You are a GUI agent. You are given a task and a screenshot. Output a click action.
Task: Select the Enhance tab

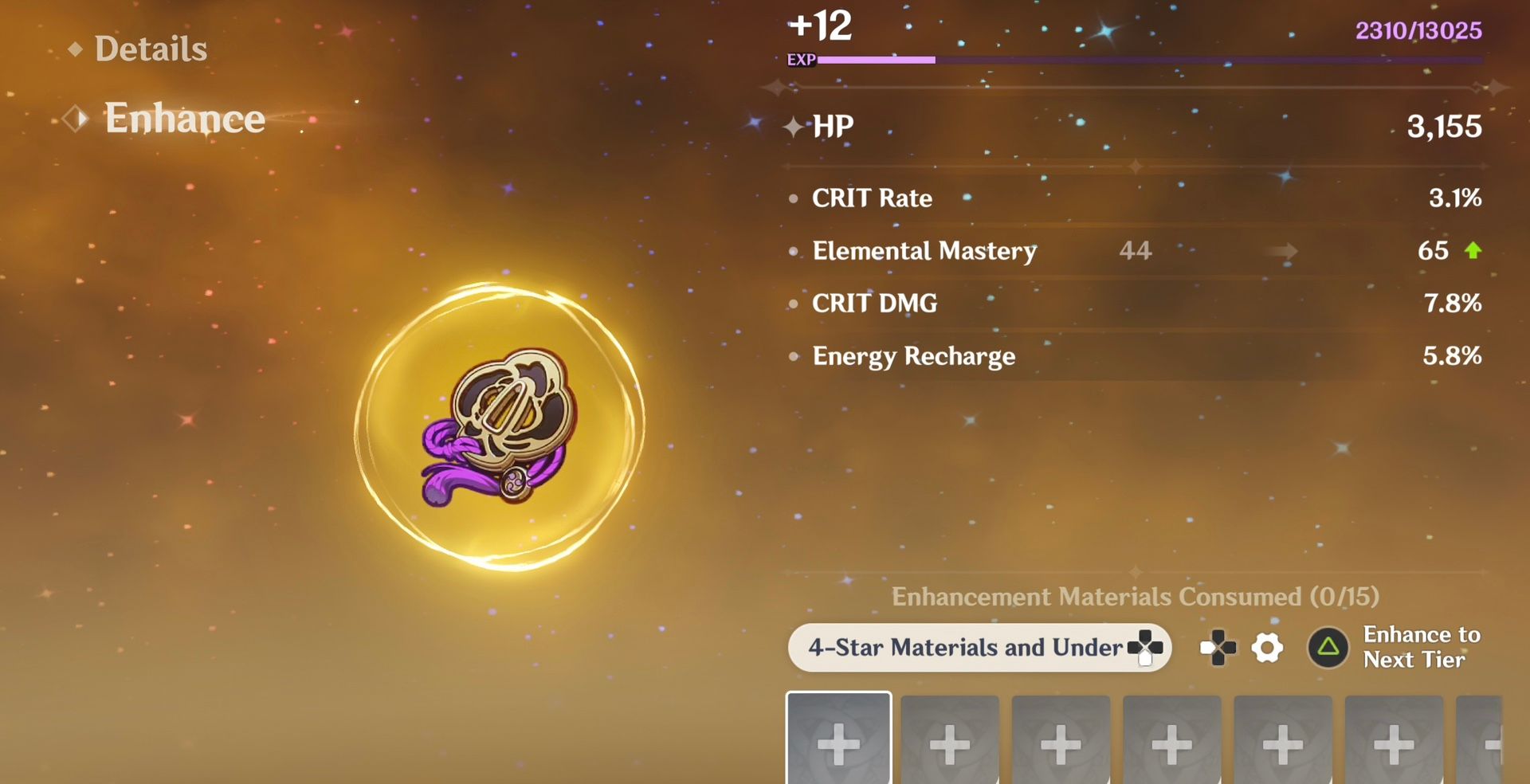click(x=185, y=118)
